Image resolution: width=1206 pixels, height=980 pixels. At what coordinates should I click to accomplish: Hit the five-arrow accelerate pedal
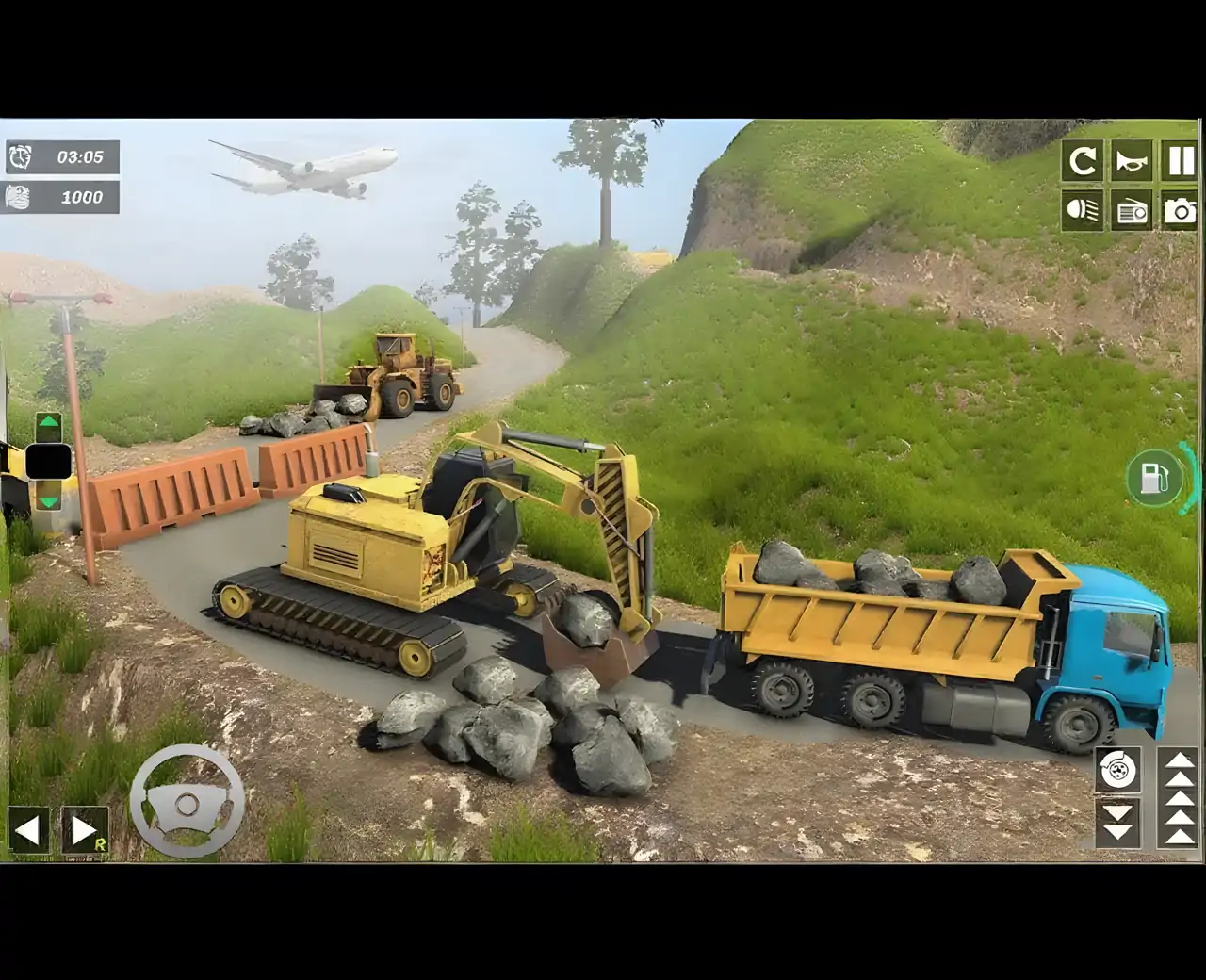click(x=1176, y=796)
